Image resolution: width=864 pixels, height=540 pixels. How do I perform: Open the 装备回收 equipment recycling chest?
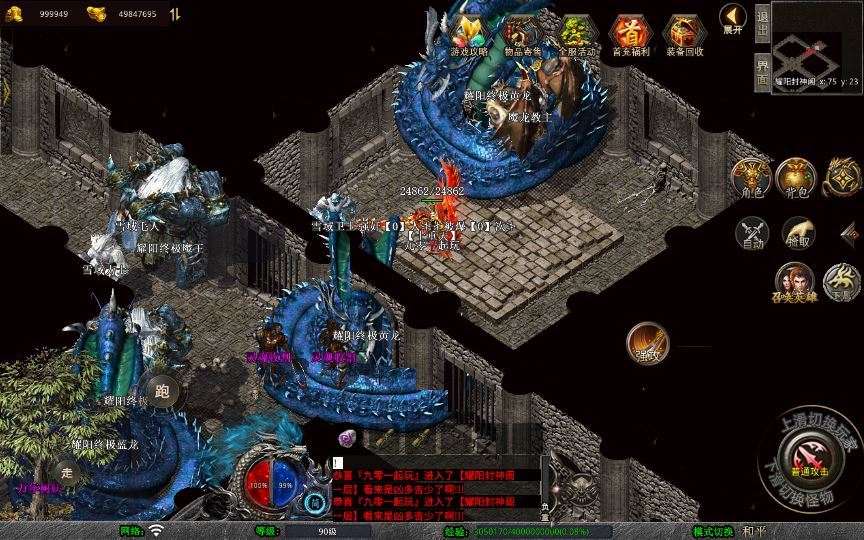[685, 35]
